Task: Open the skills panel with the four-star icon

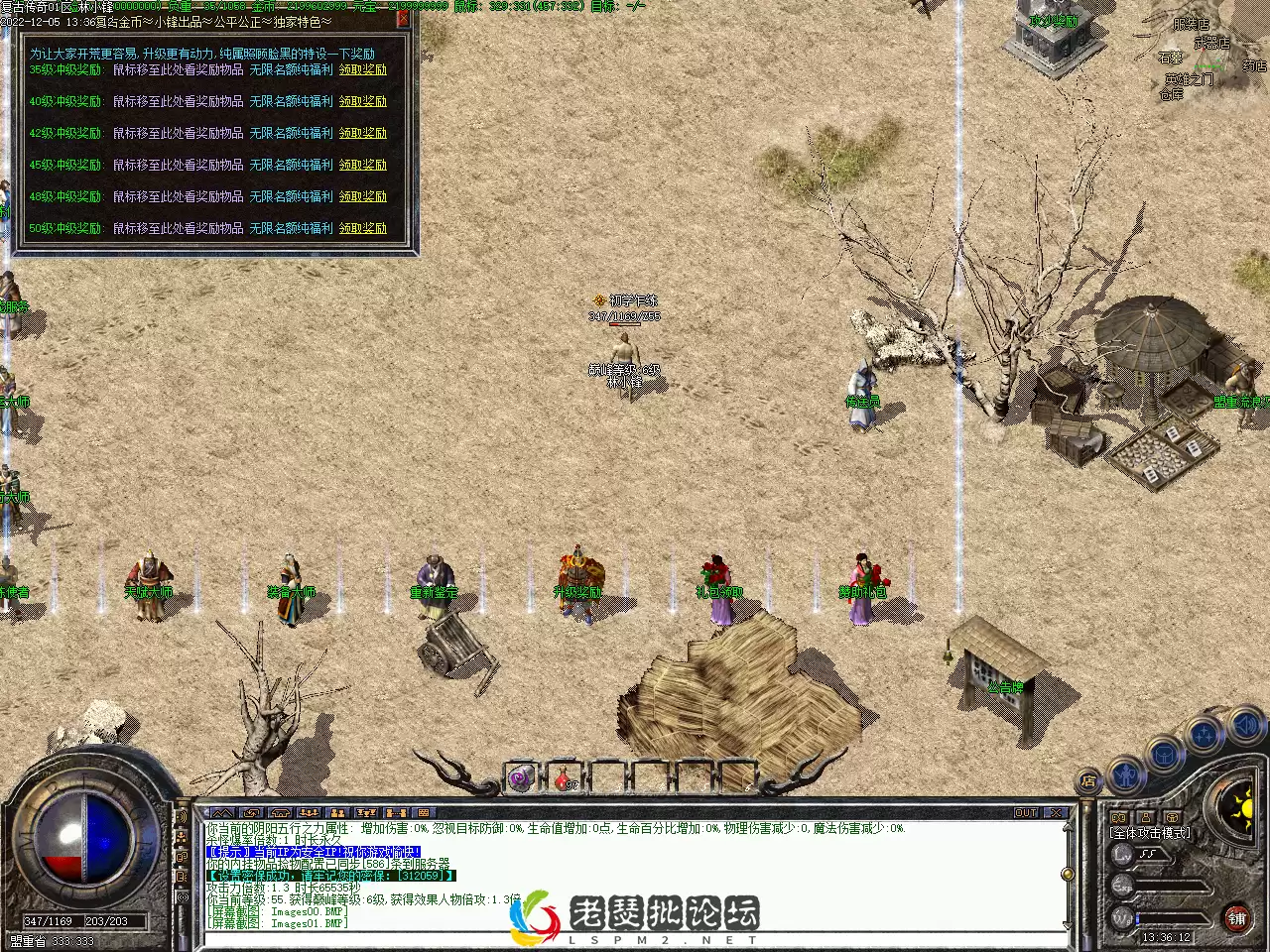Action: pyautogui.click(x=1205, y=736)
